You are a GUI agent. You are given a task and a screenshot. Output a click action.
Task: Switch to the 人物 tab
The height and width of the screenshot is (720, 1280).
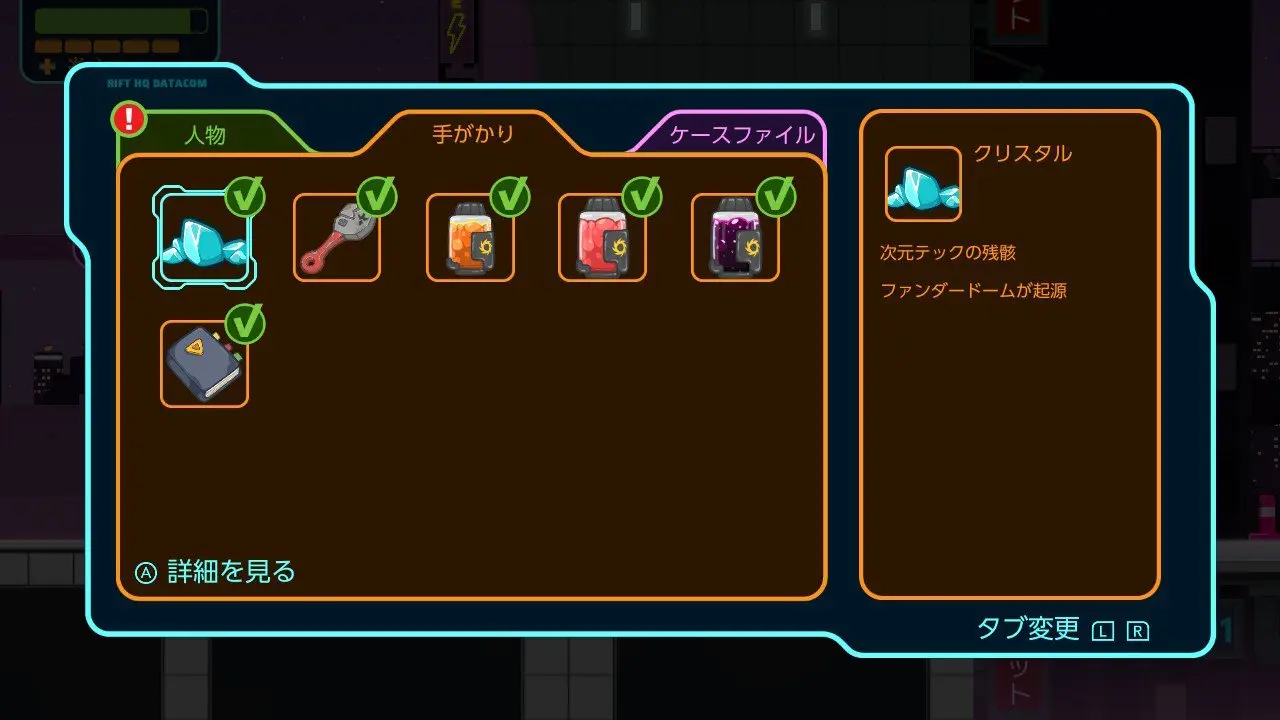[206, 136]
